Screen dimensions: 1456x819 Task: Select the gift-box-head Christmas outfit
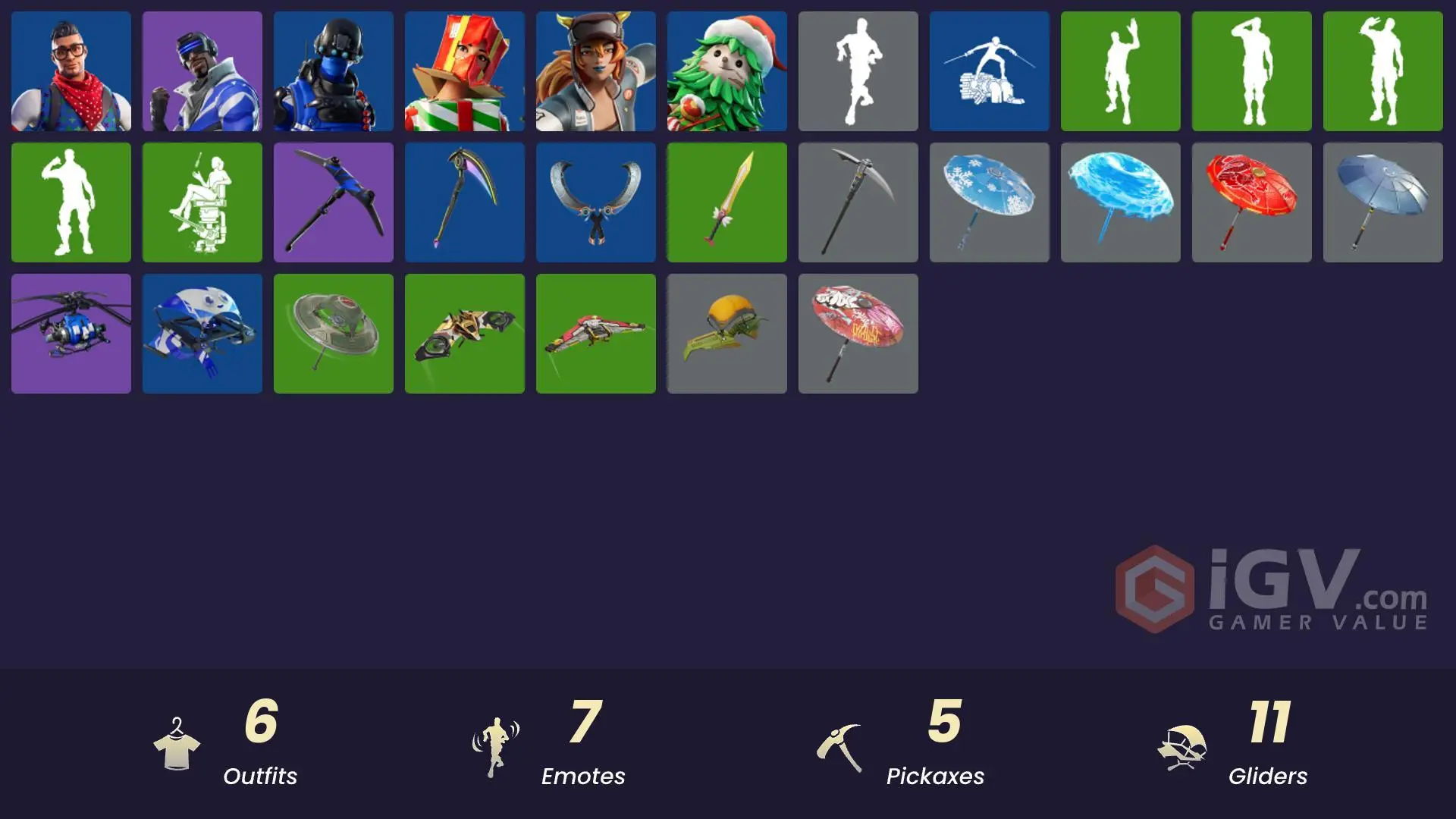pos(464,71)
